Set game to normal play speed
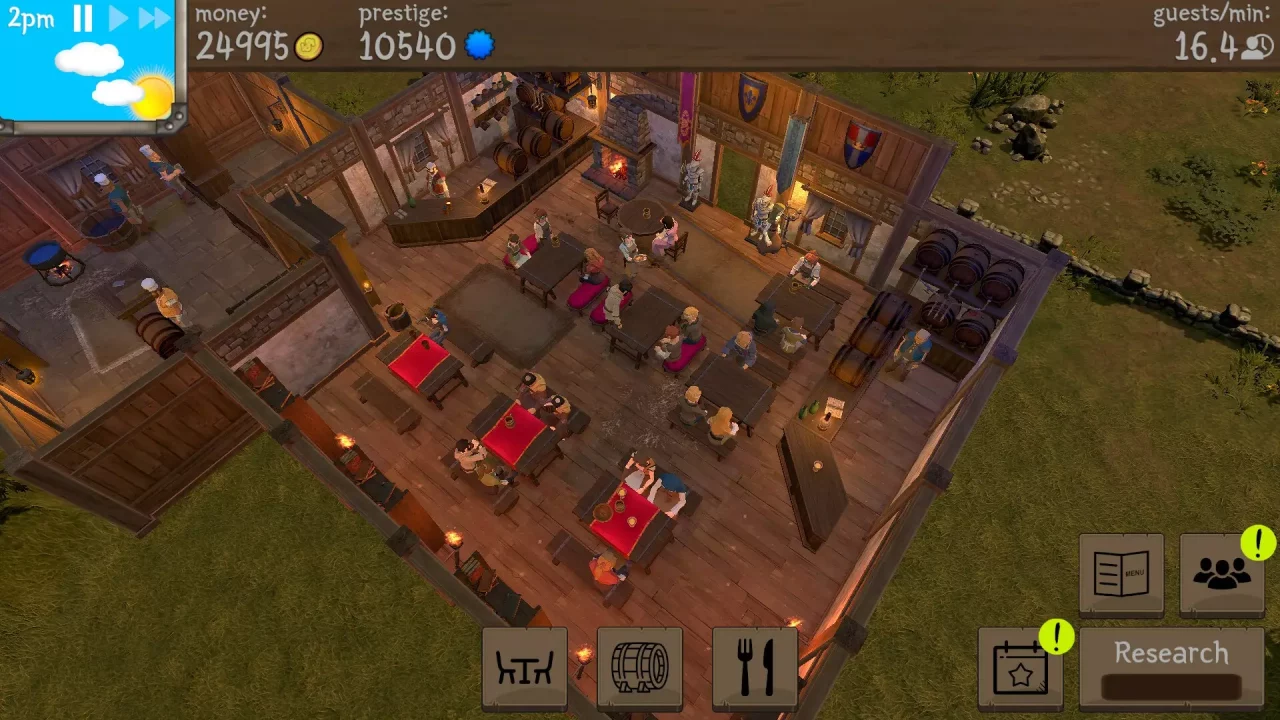1280x720 pixels. point(117,18)
